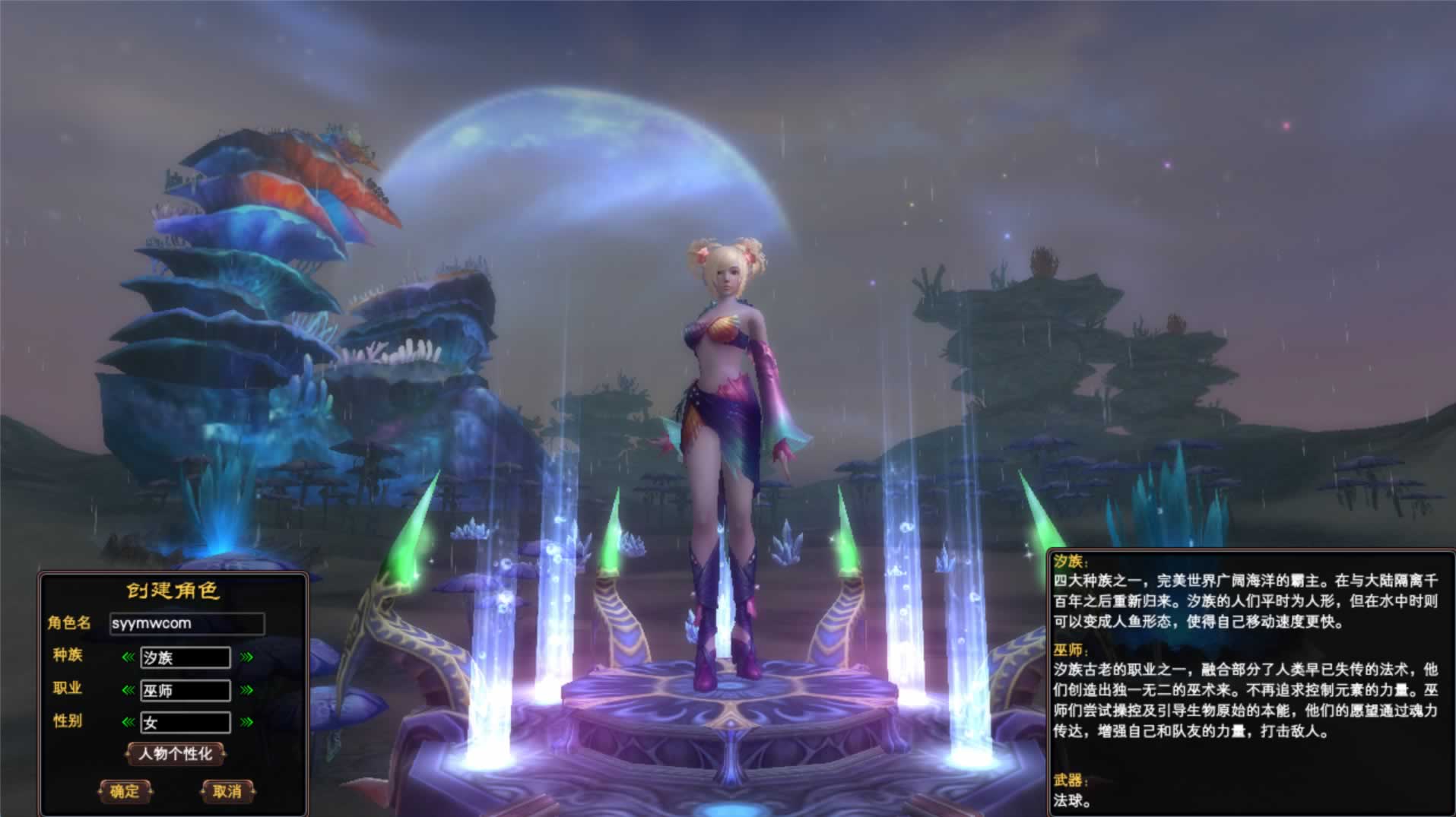Select next race with right 种族 arrow
This screenshot has height=817, width=1456.
(x=246, y=657)
